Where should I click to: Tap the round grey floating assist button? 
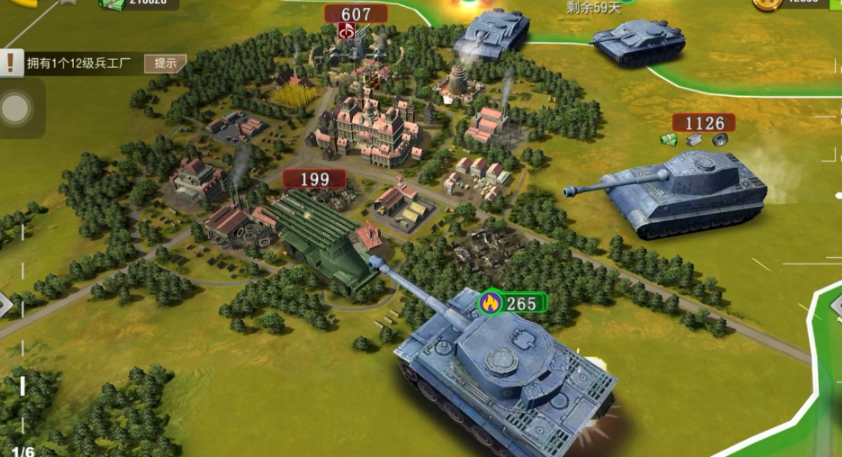point(16,108)
